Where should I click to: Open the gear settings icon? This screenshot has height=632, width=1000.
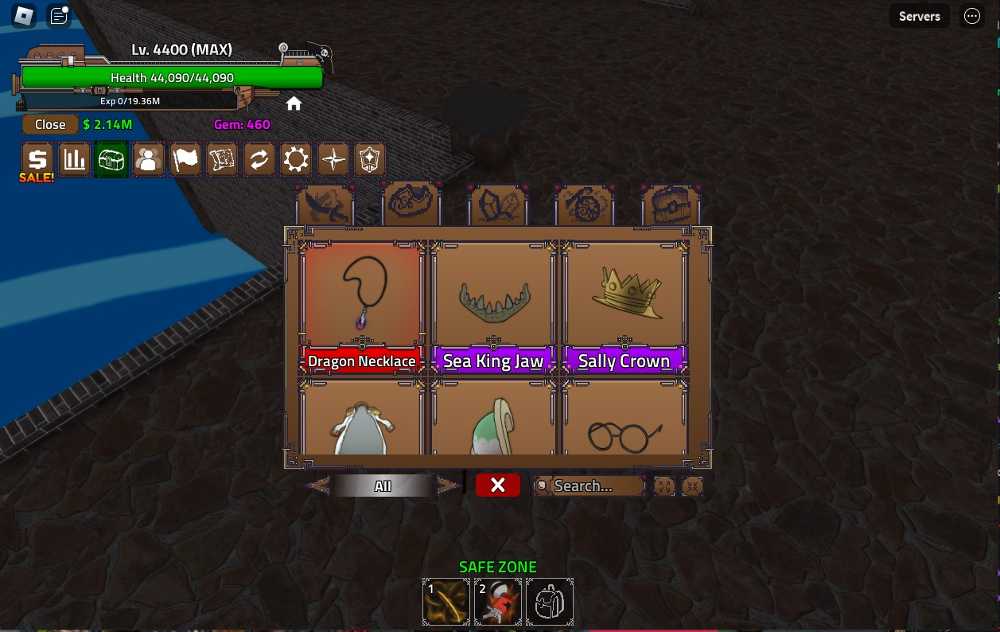(x=296, y=160)
